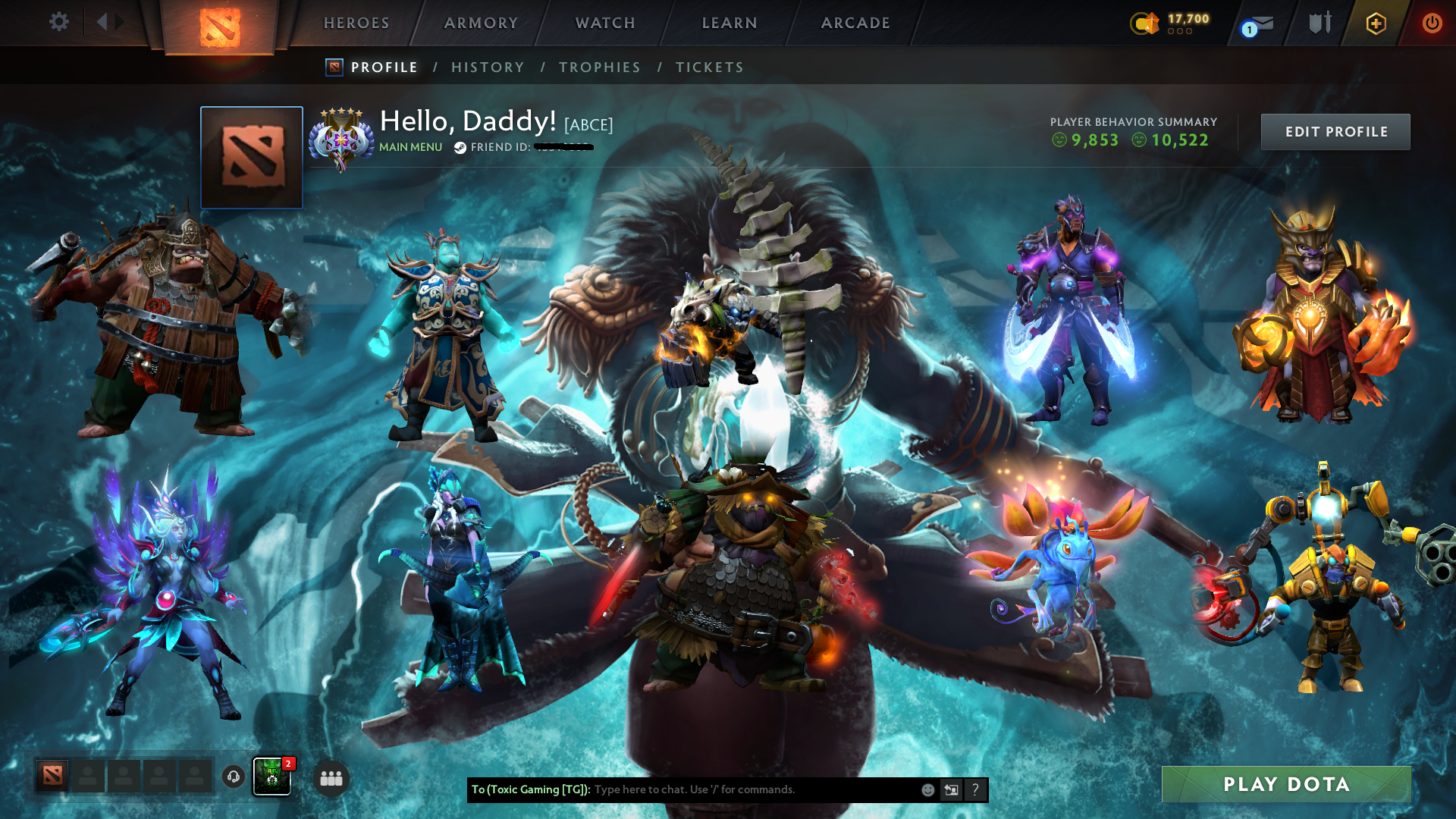This screenshot has width=1456, height=819.
Task: Open the friends list people icon
Action: pos(330,777)
